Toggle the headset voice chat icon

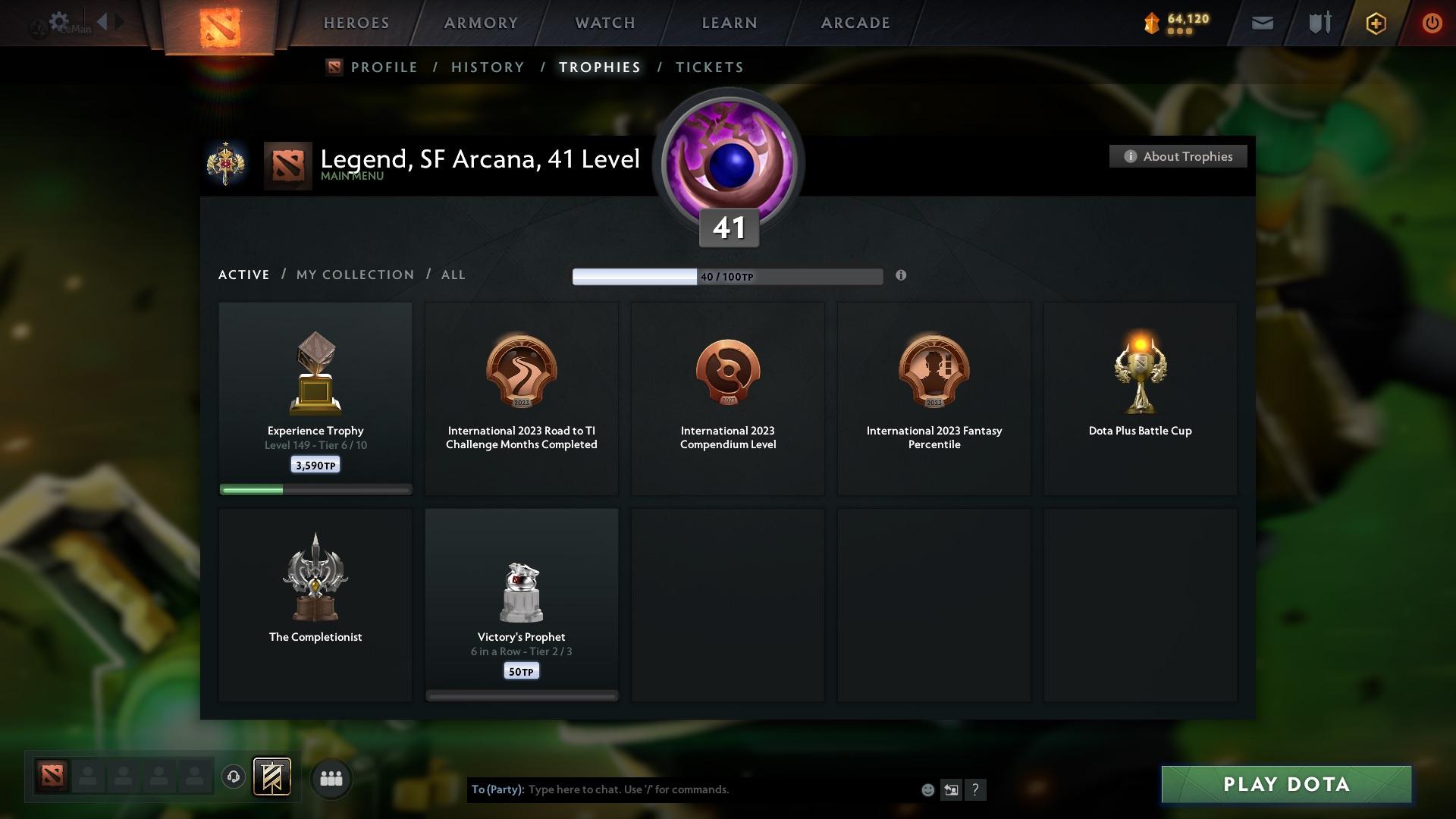coord(234,777)
